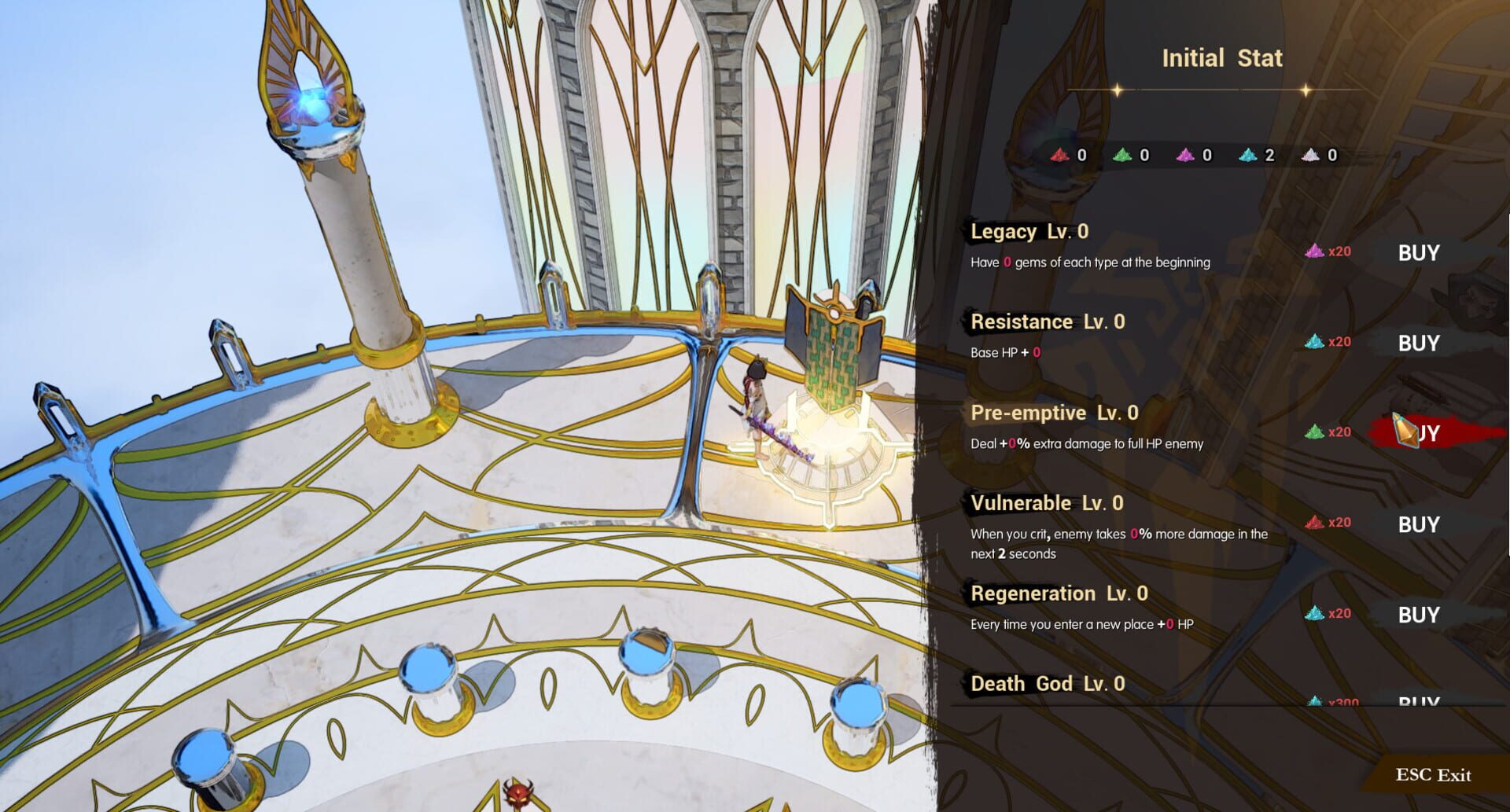The width and height of the screenshot is (1510, 812).
Task: Click the pink gem counter icon
Action: pyautogui.click(x=1186, y=155)
